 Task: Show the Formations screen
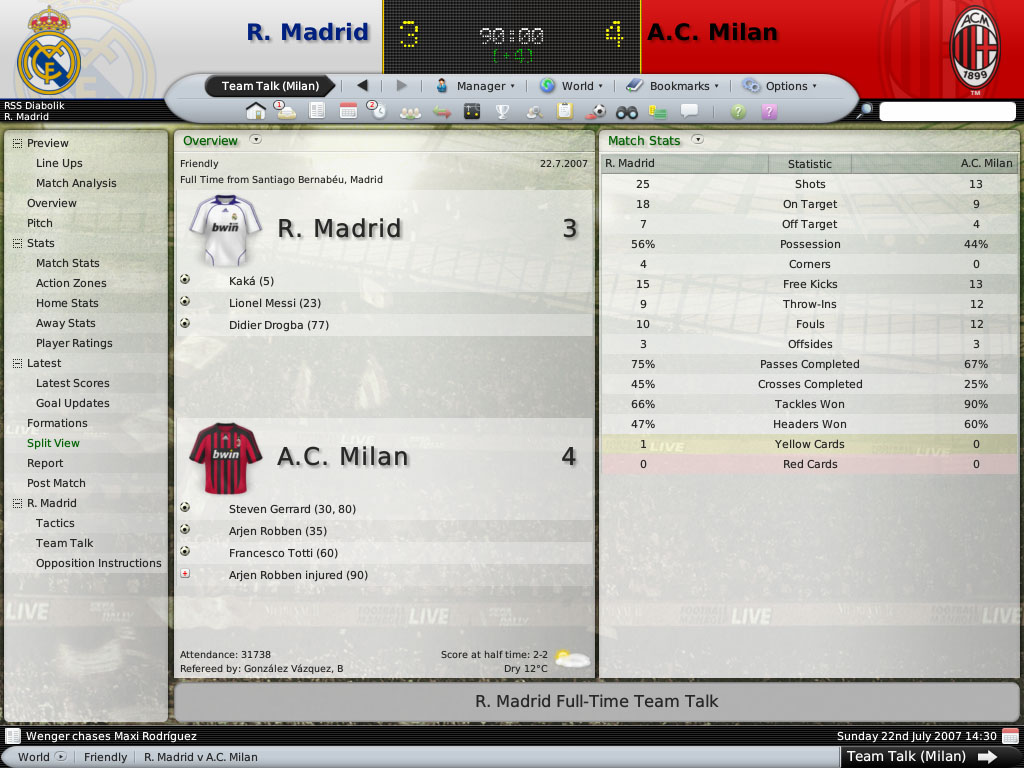(57, 423)
